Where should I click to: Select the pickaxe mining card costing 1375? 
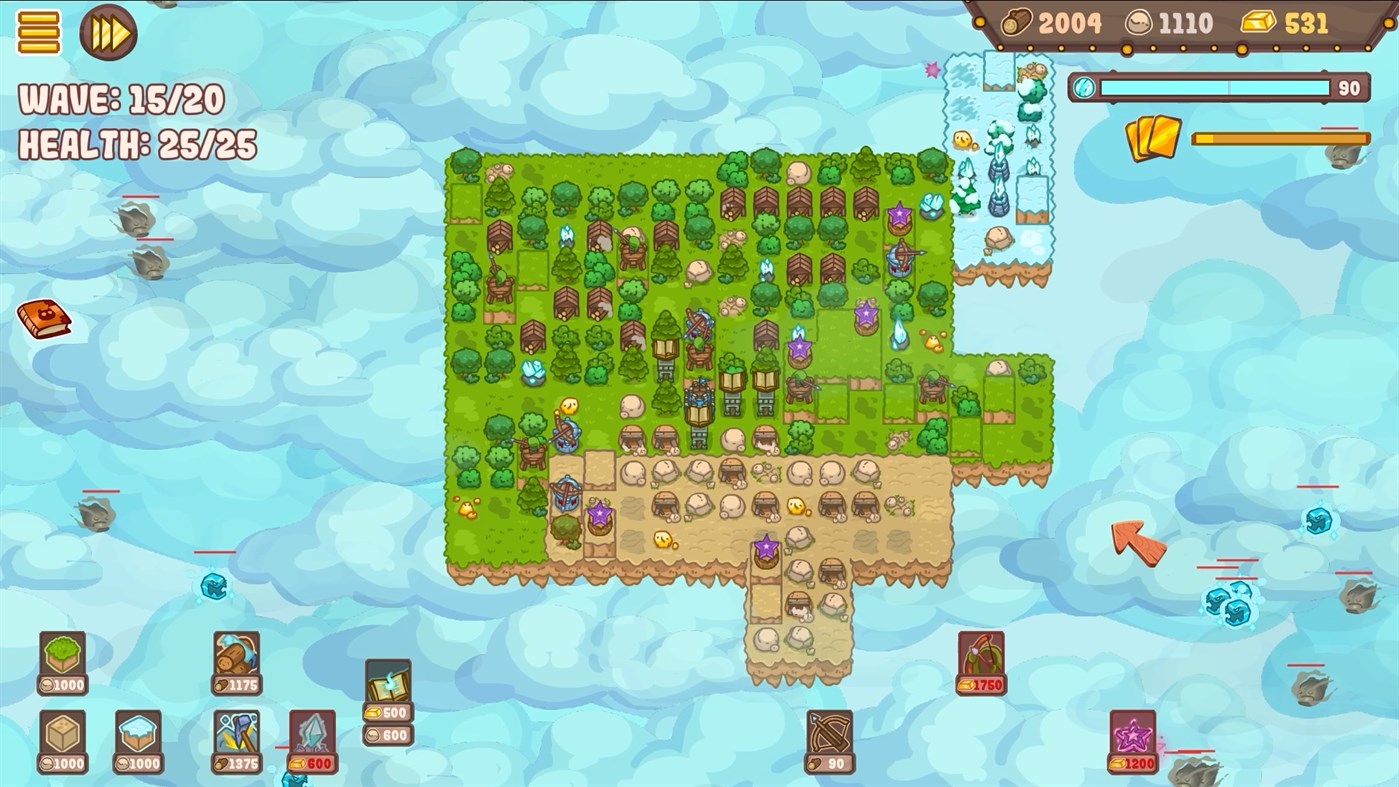[x=235, y=738]
